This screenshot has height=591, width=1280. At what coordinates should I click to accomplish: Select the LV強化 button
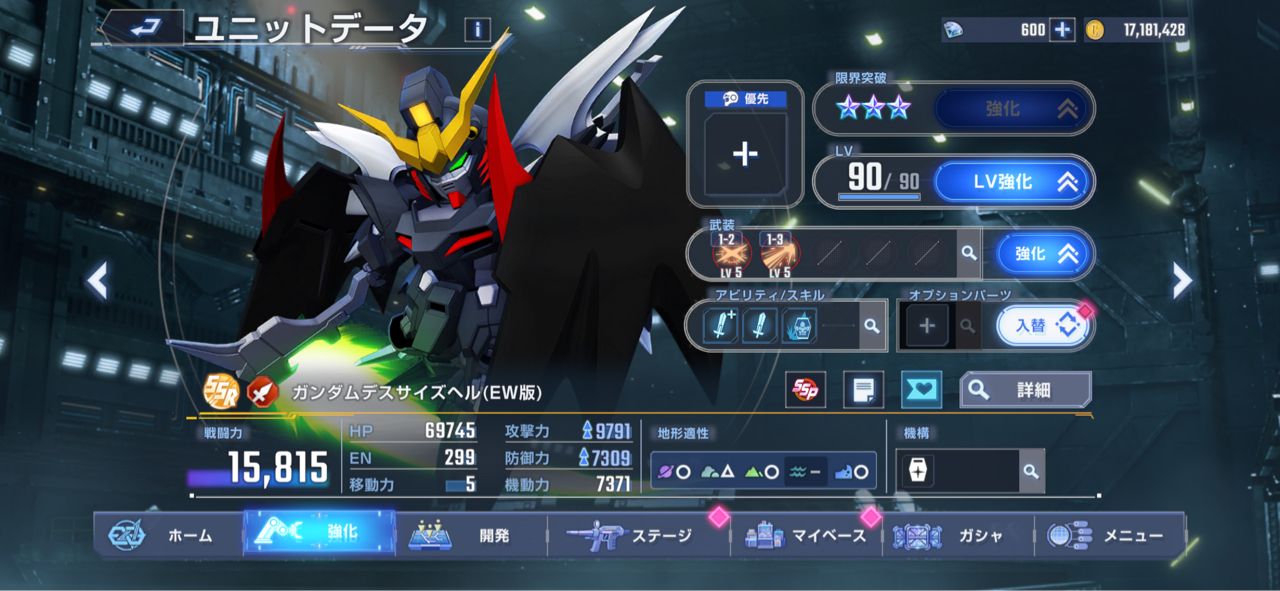[1012, 182]
